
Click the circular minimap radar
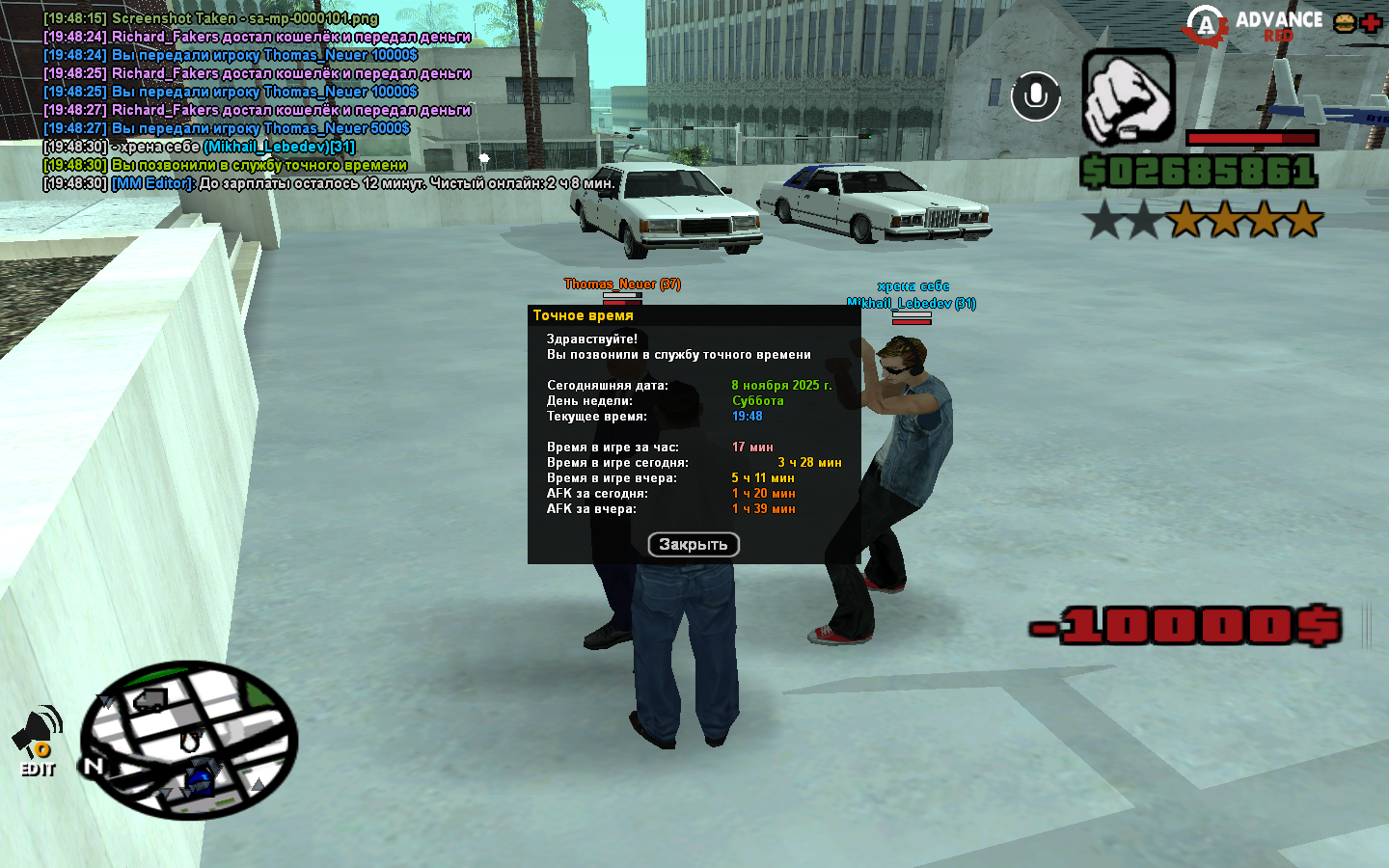point(189,740)
